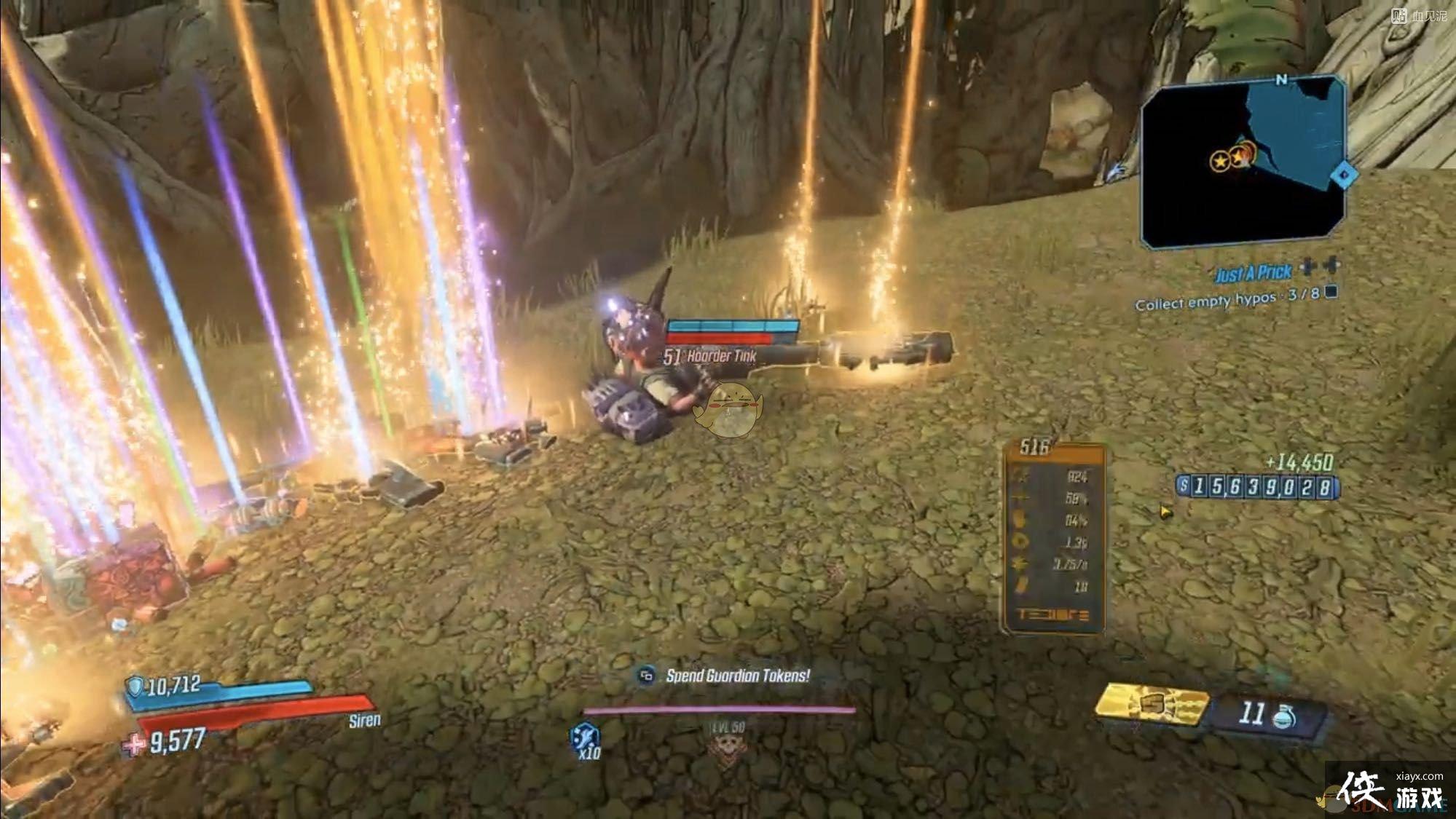Tick the Collect empty hypos objective checkbox
The height and width of the screenshot is (819, 1456).
pyautogui.click(x=1331, y=292)
